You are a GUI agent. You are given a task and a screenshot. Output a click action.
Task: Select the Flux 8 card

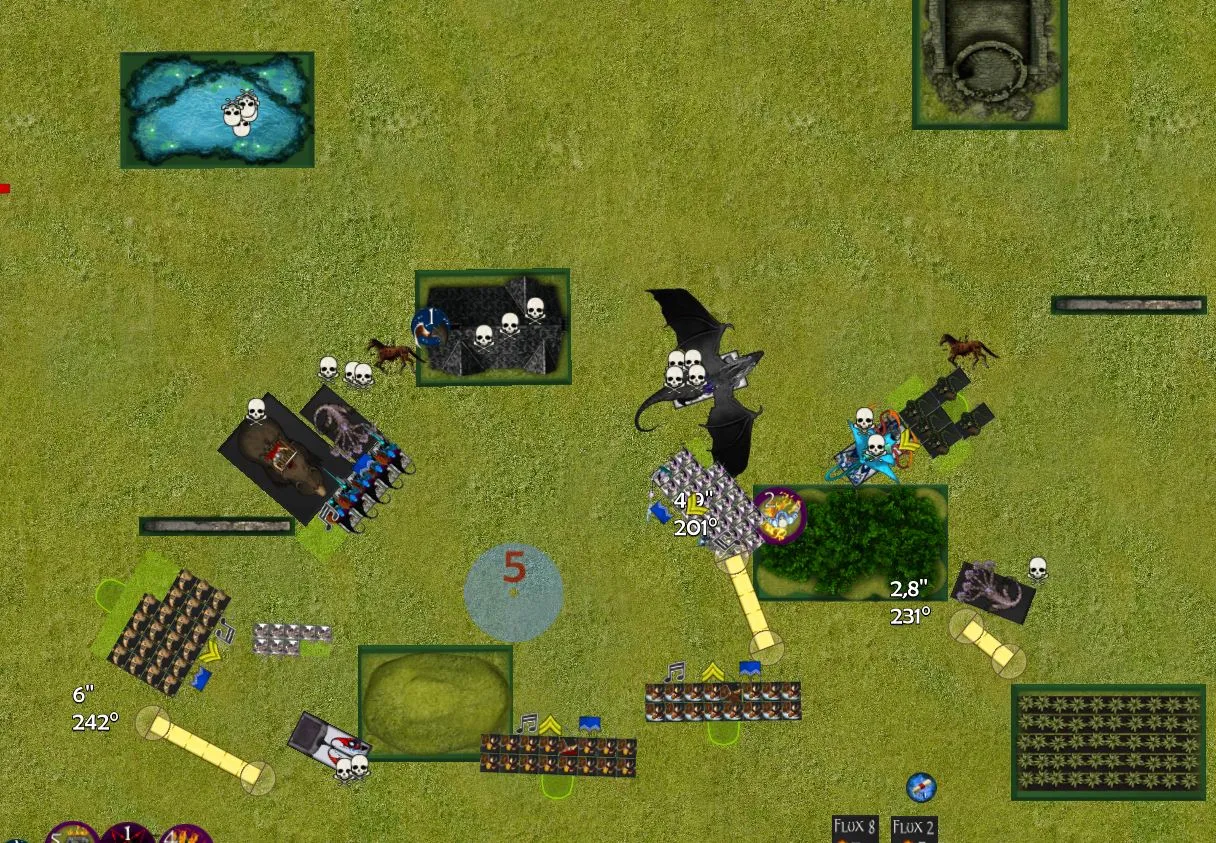coord(855,829)
